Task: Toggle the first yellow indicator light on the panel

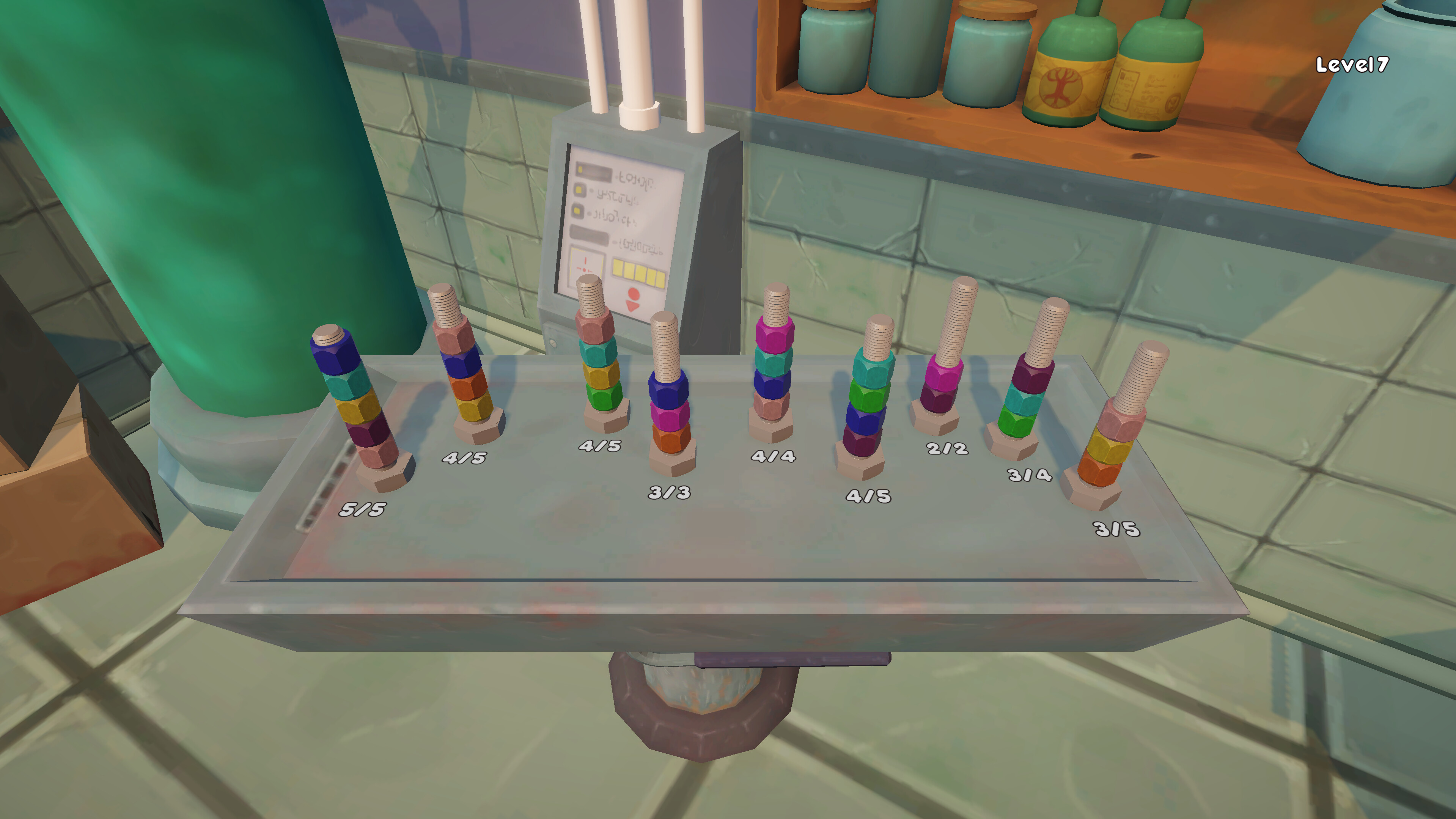Action: [x=580, y=170]
